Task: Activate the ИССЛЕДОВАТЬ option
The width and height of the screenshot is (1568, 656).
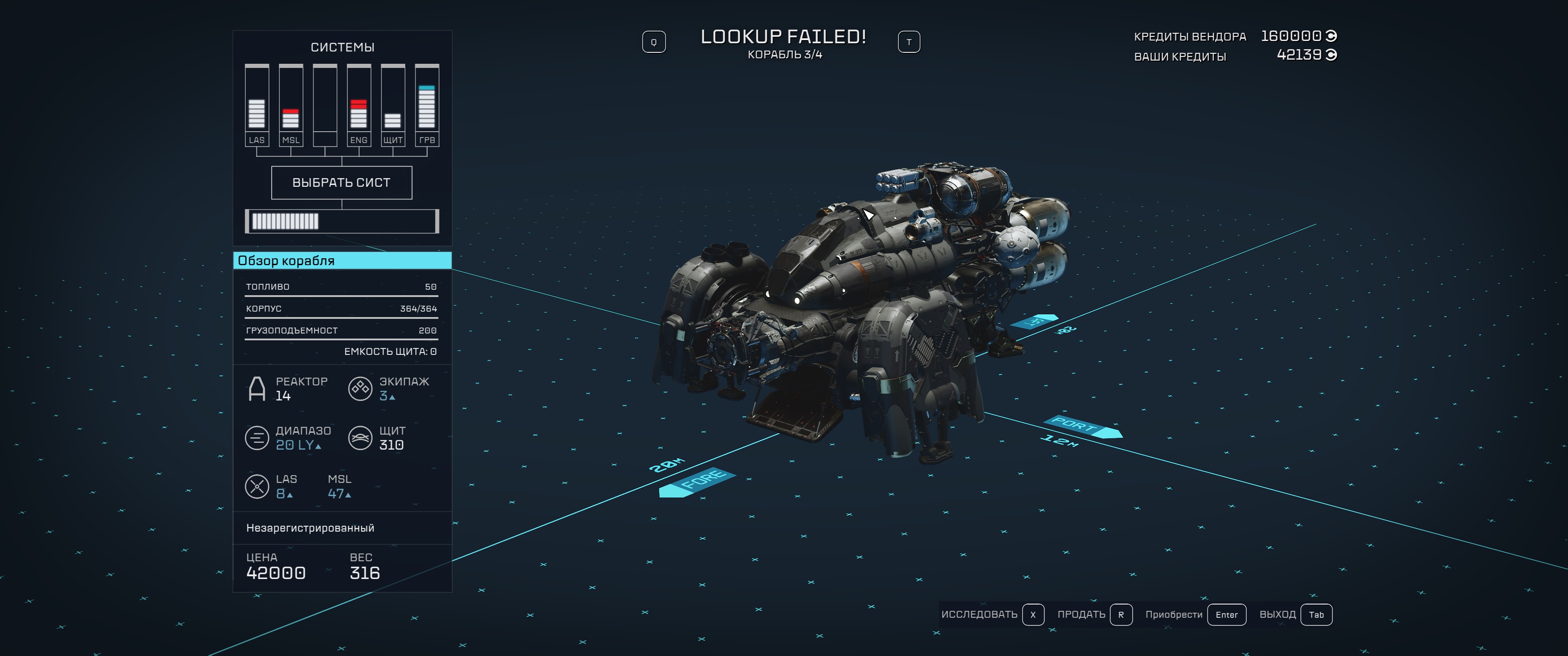Action: coord(991,615)
